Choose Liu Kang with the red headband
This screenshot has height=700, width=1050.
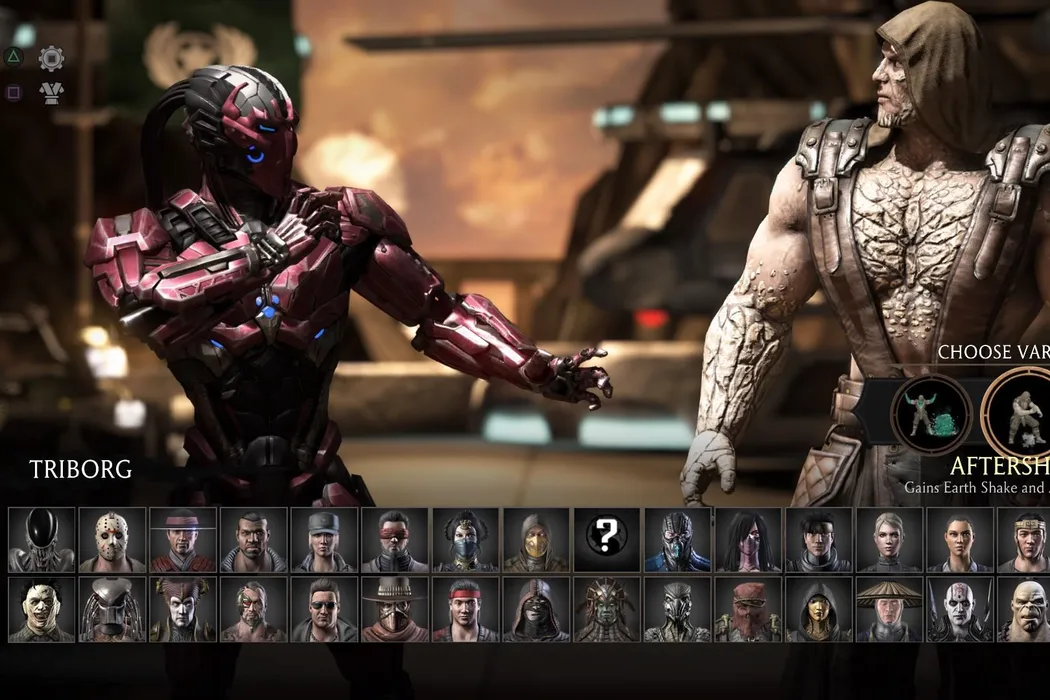[x=466, y=610]
